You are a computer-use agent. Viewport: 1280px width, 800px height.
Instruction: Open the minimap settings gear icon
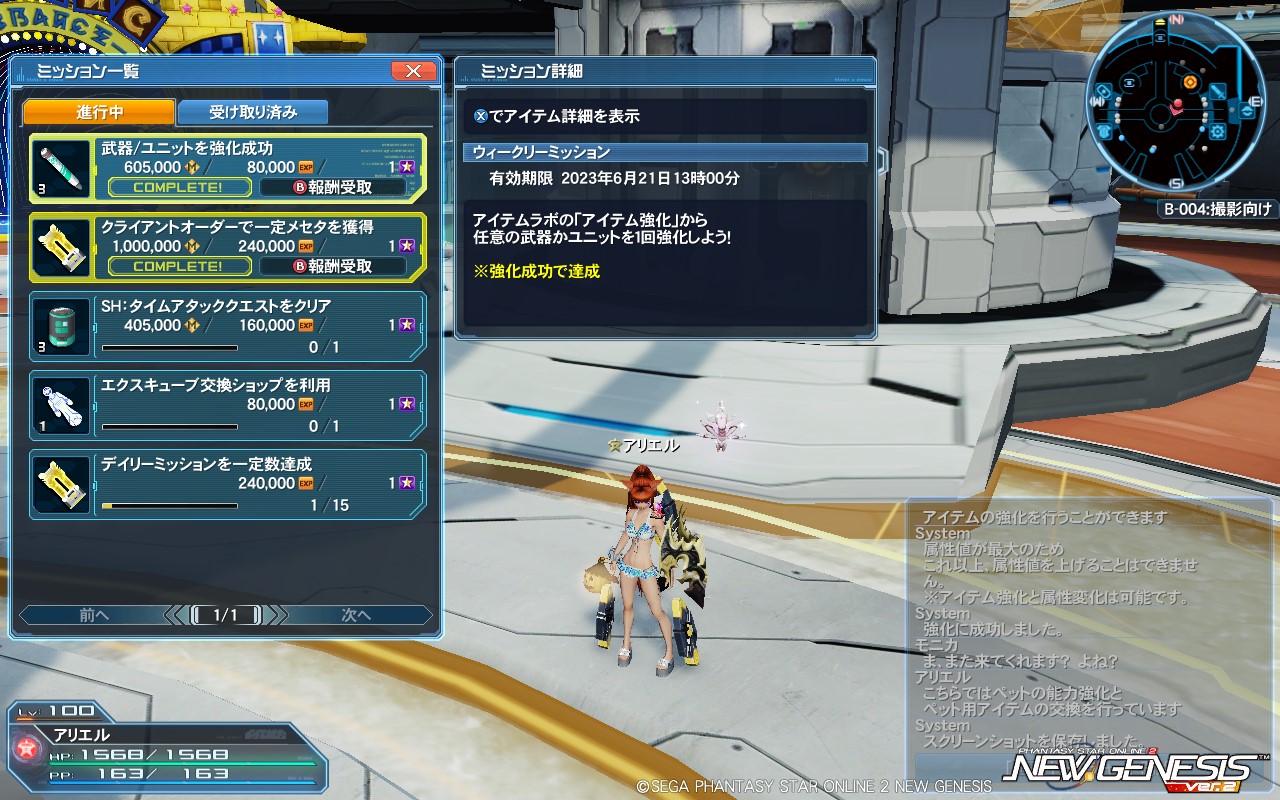coord(1218,131)
